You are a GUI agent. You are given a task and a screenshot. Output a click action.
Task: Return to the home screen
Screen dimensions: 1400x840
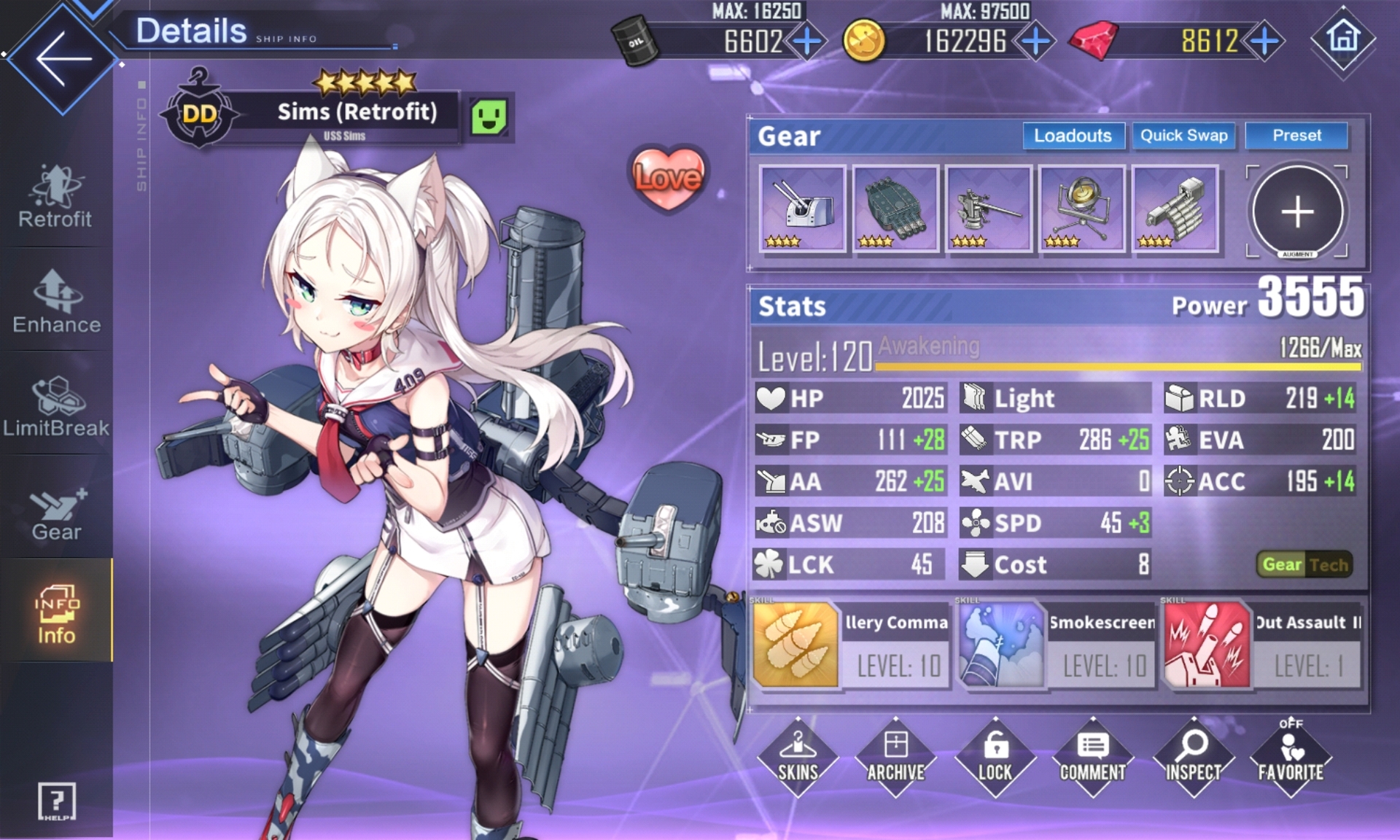[x=1343, y=38]
